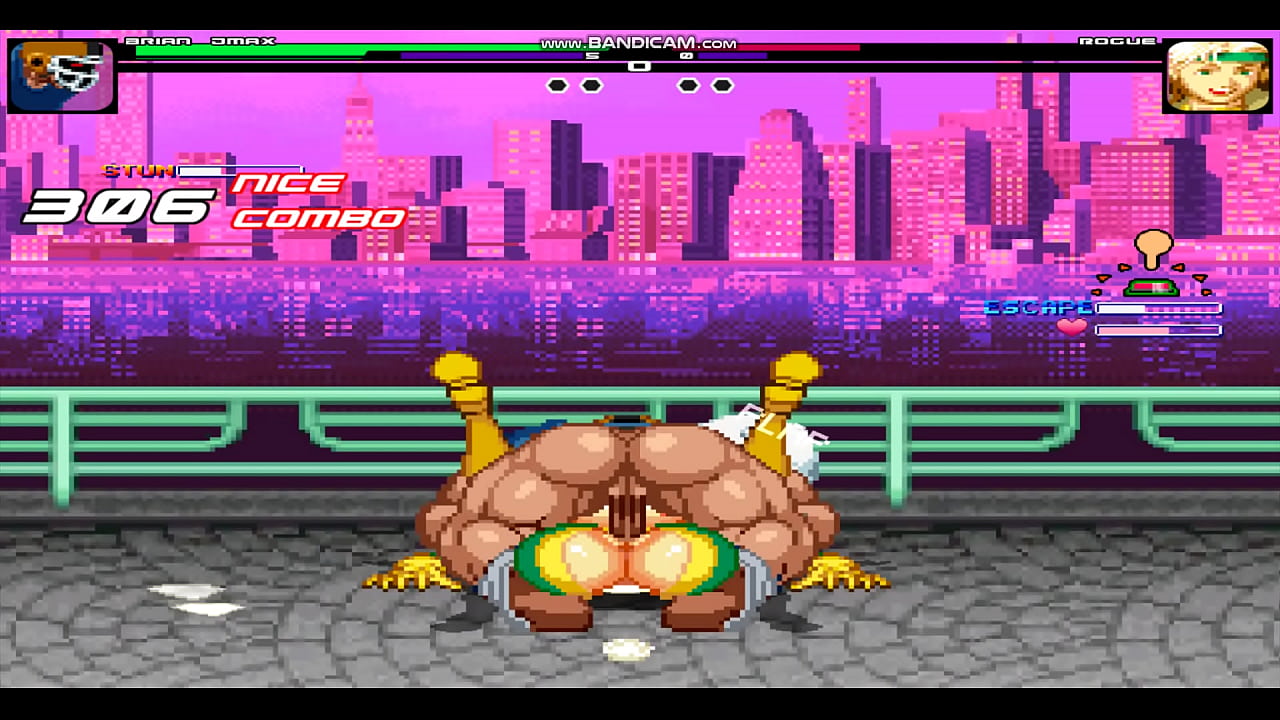Click a hexagonal power stock icon
Viewport: 1280px width, 720px height.
[x=555, y=86]
